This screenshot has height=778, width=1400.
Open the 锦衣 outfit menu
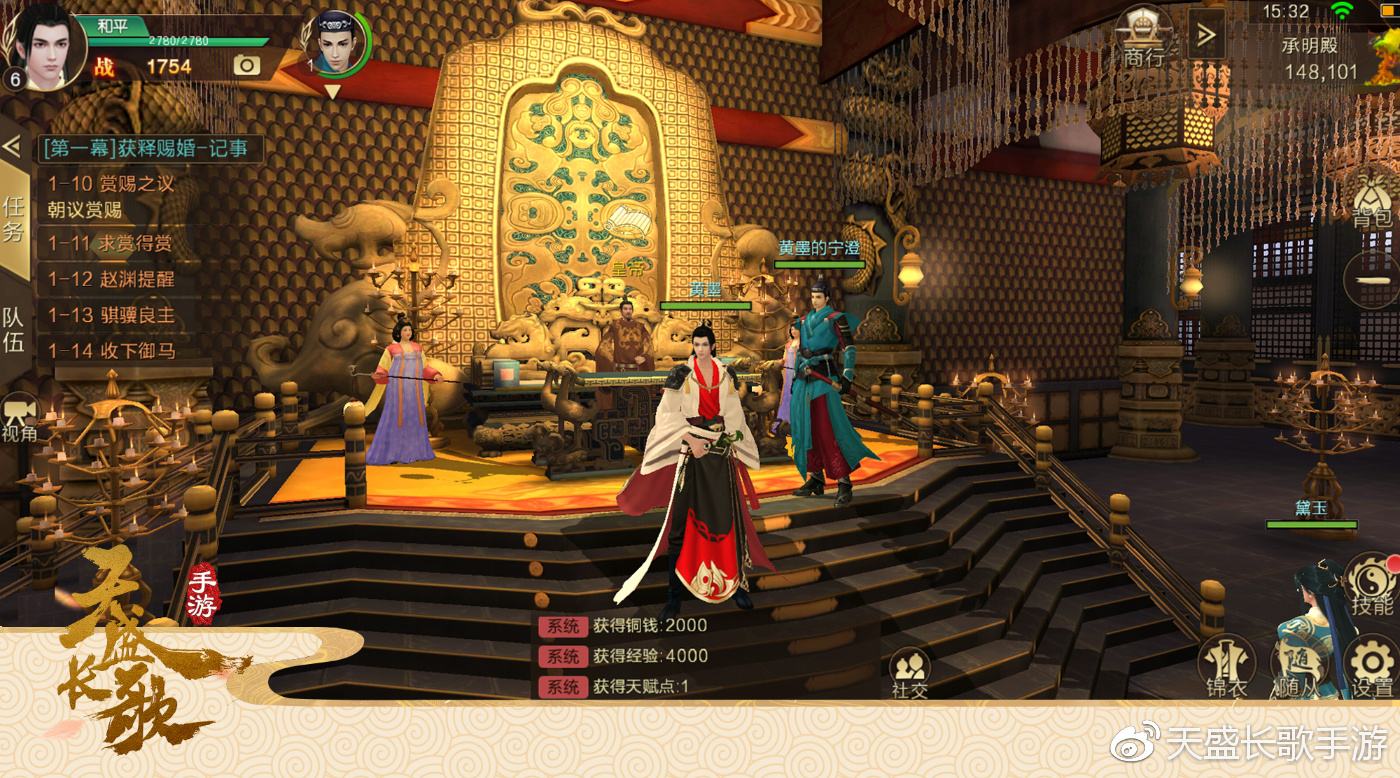click(x=1226, y=666)
